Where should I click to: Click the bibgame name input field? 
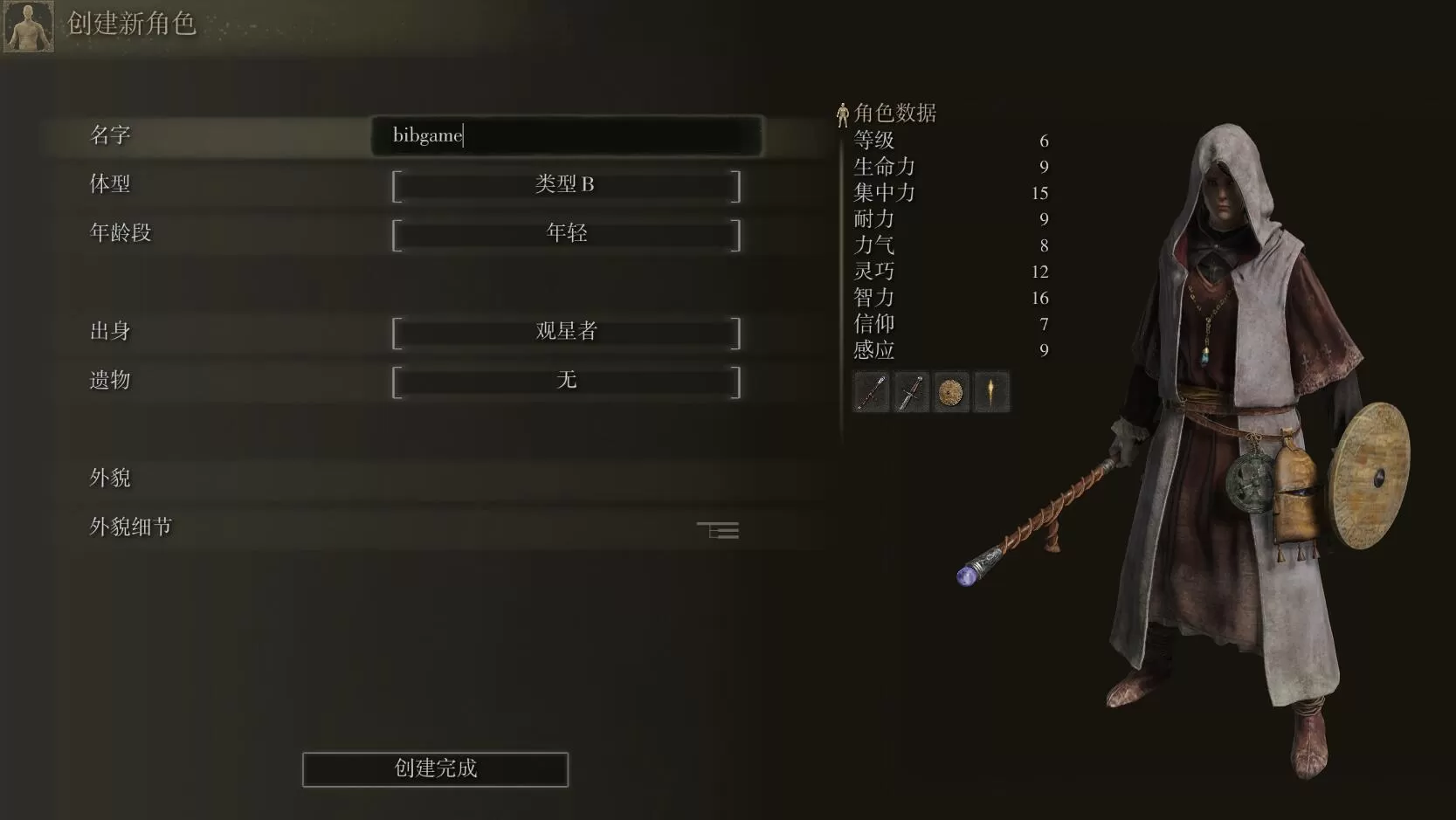tap(566, 135)
